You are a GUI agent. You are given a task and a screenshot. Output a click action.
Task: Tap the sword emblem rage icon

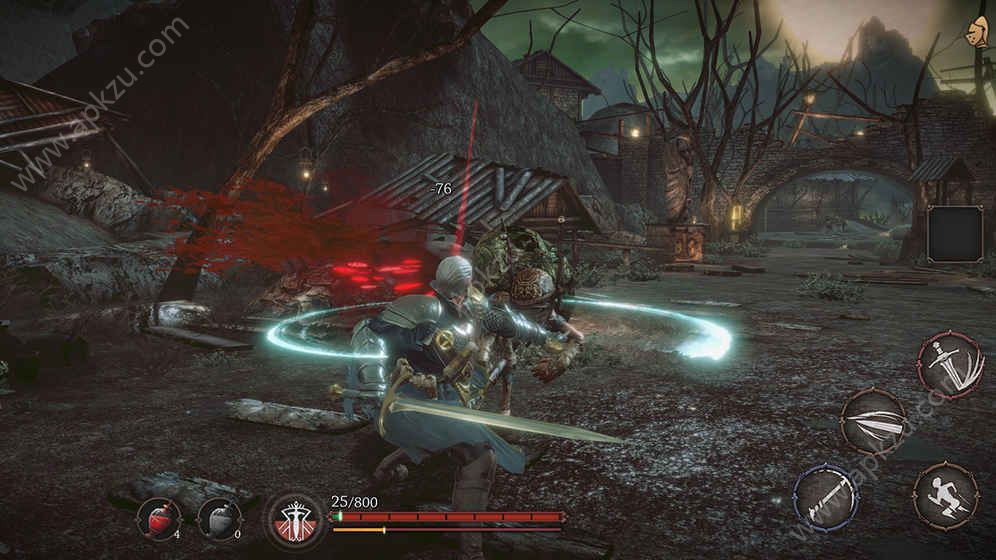click(x=295, y=521)
